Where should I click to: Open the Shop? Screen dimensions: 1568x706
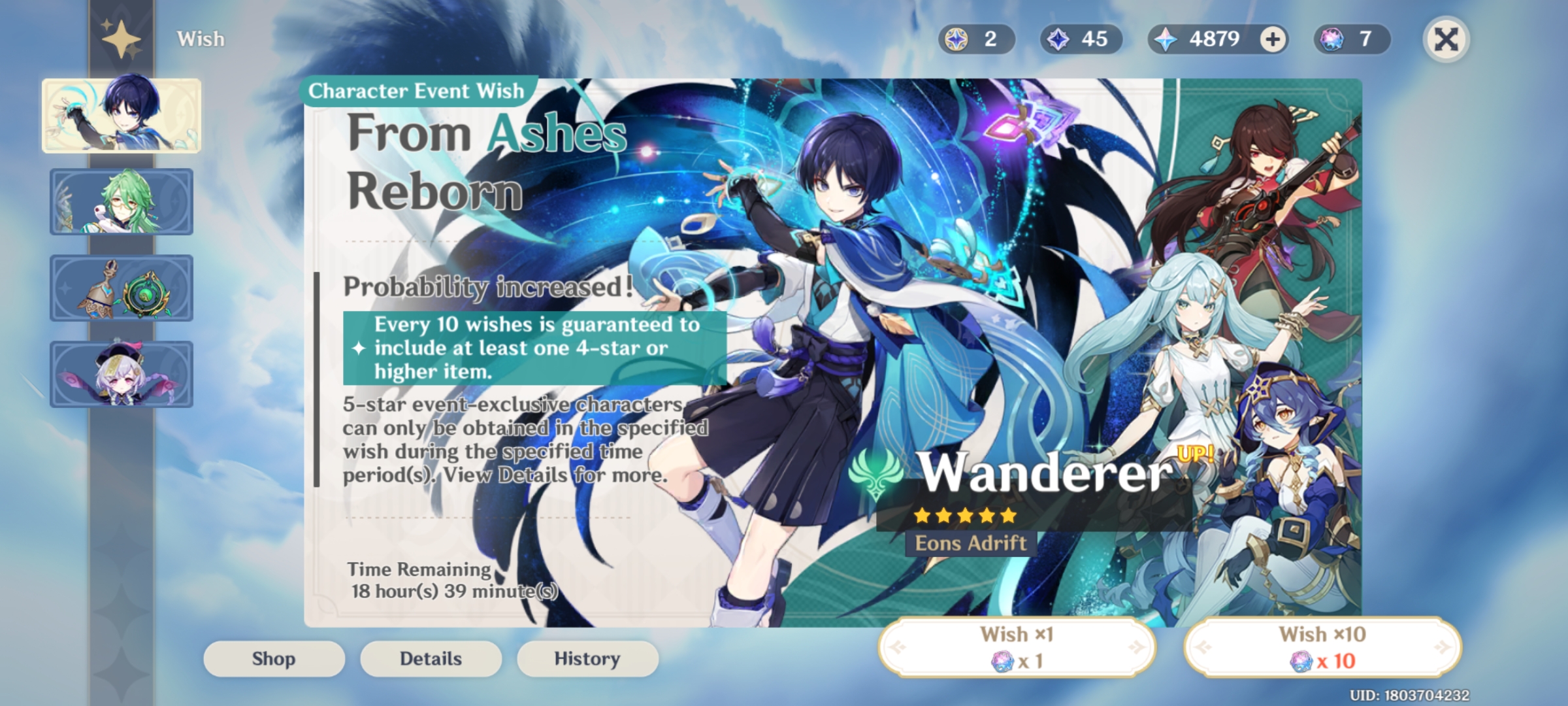point(274,658)
